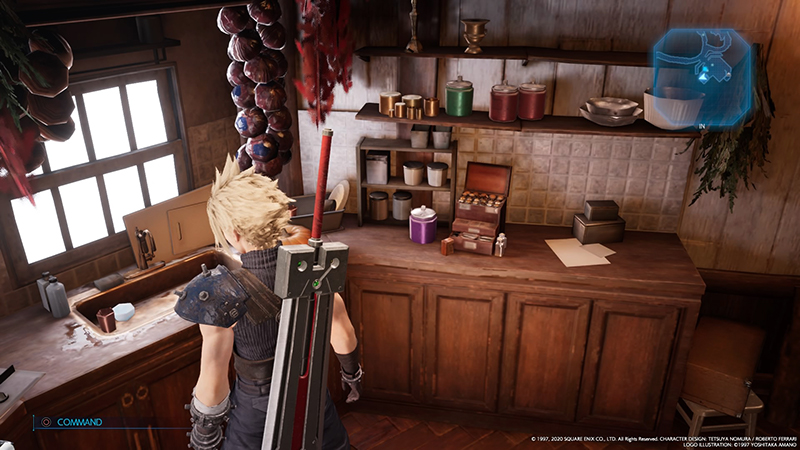Viewport: 800px width, 450px height.
Task: Select the Command menu label
Action: [x=80, y=422]
